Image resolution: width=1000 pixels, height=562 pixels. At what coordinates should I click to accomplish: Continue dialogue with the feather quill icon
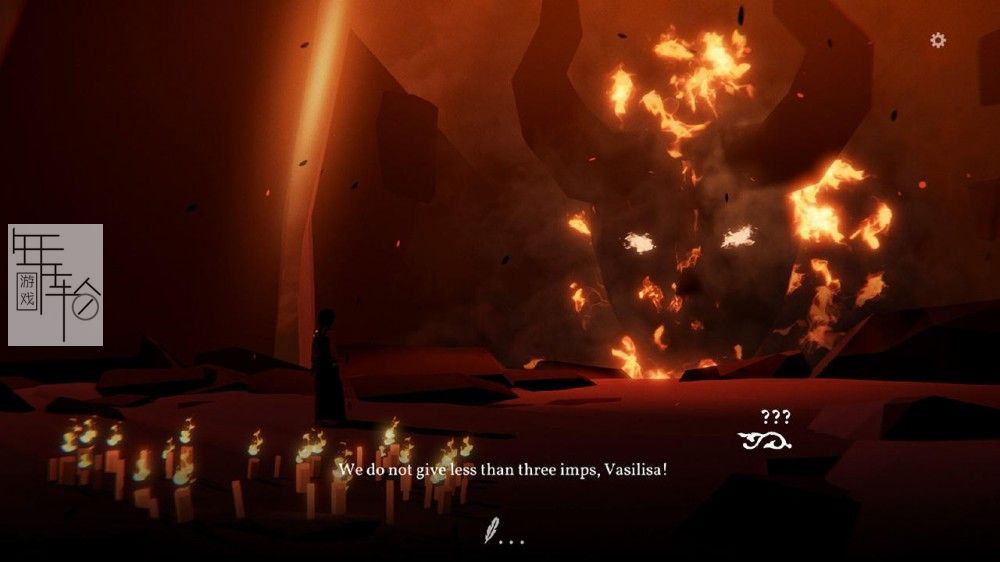(493, 528)
